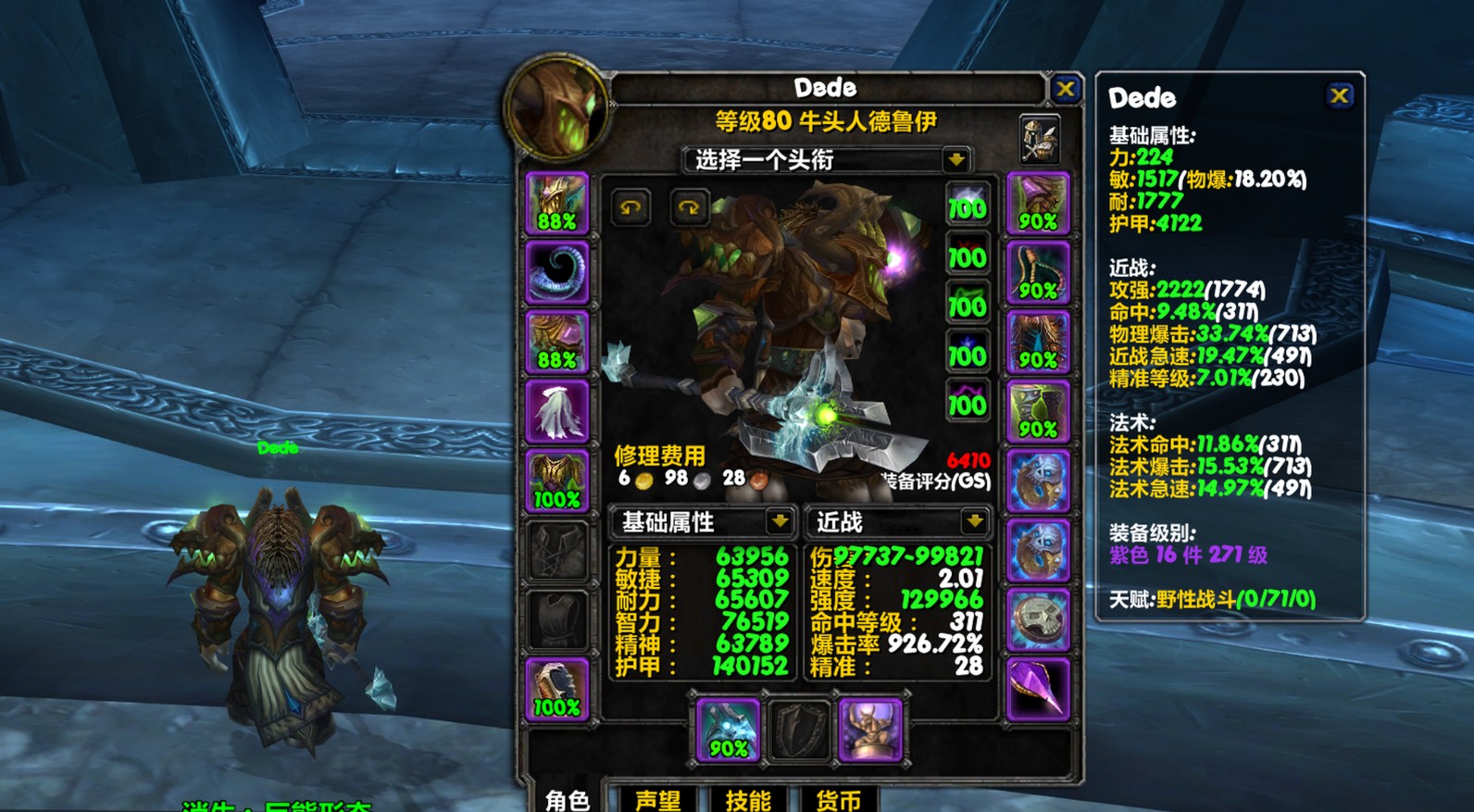This screenshot has height=812, width=1474.
Task: Switch to the 货币 currency tab
Action: coord(838,799)
